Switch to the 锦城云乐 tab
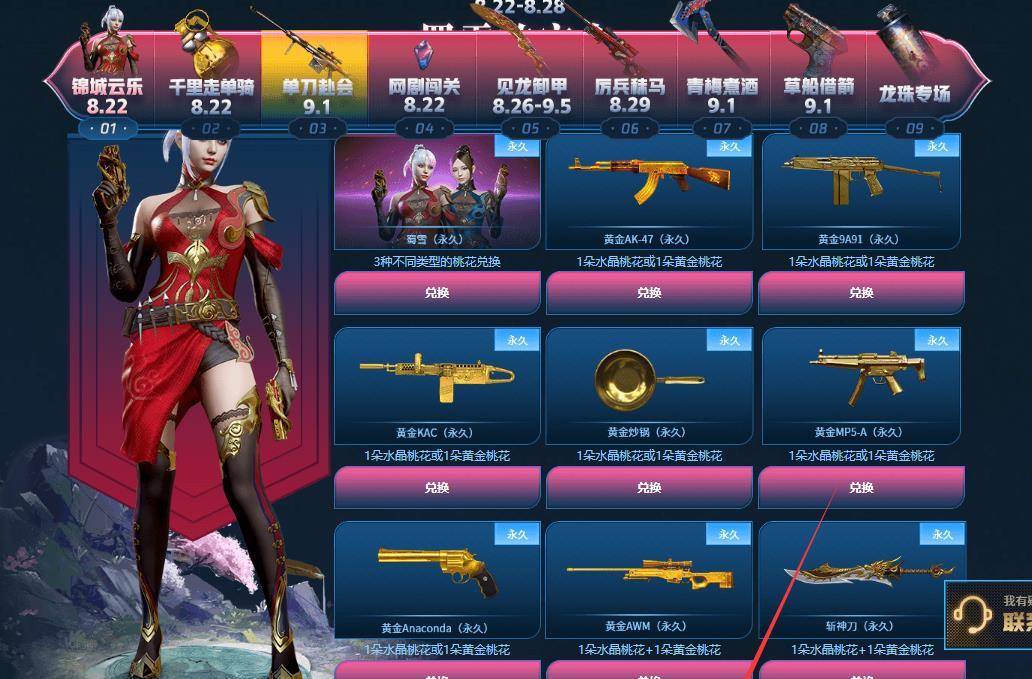Screen dimensions: 1032x679 107,94
